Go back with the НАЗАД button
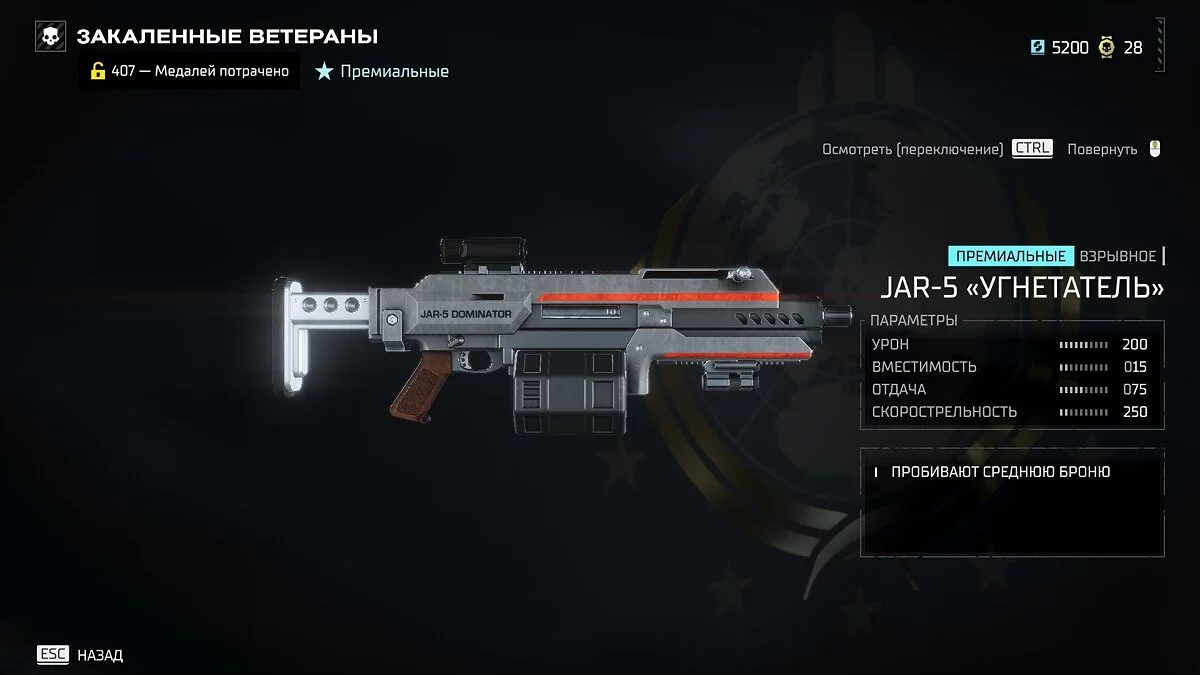The height and width of the screenshot is (675, 1200). (x=81, y=655)
